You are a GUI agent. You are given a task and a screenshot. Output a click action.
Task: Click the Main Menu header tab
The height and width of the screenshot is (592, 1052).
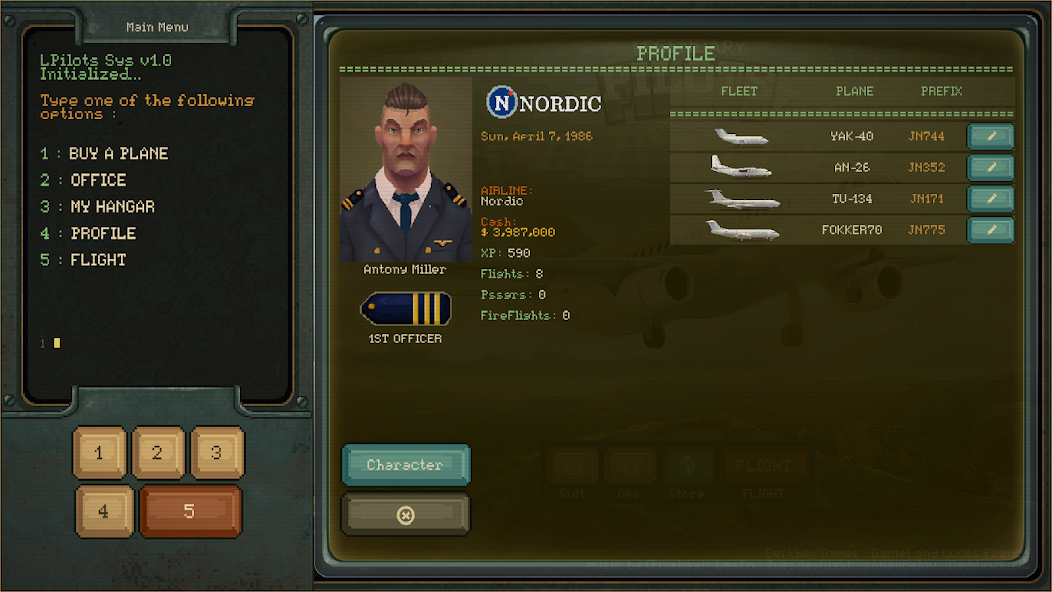(x=158, y=27)
